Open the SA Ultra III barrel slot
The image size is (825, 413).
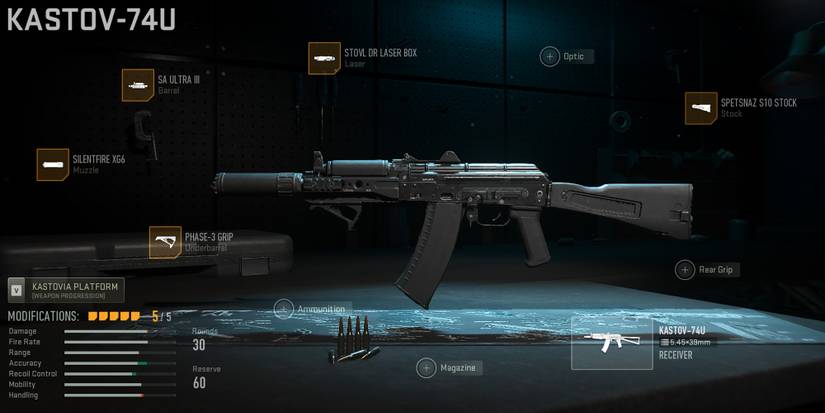point(138,85)
